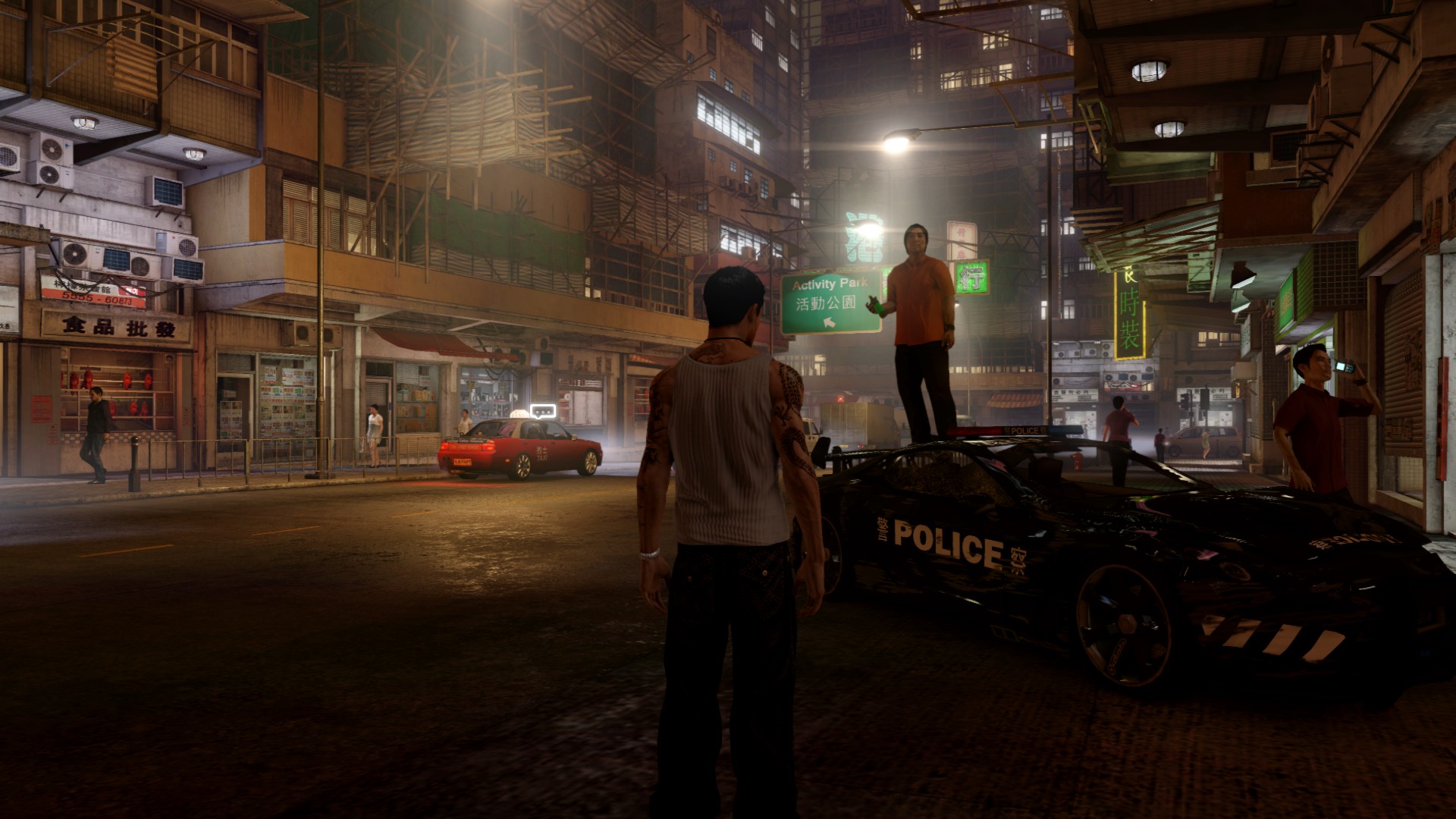Click the speech bubble marker above the taxi
Screen dimensions: 1456x819
coord(543,412)
